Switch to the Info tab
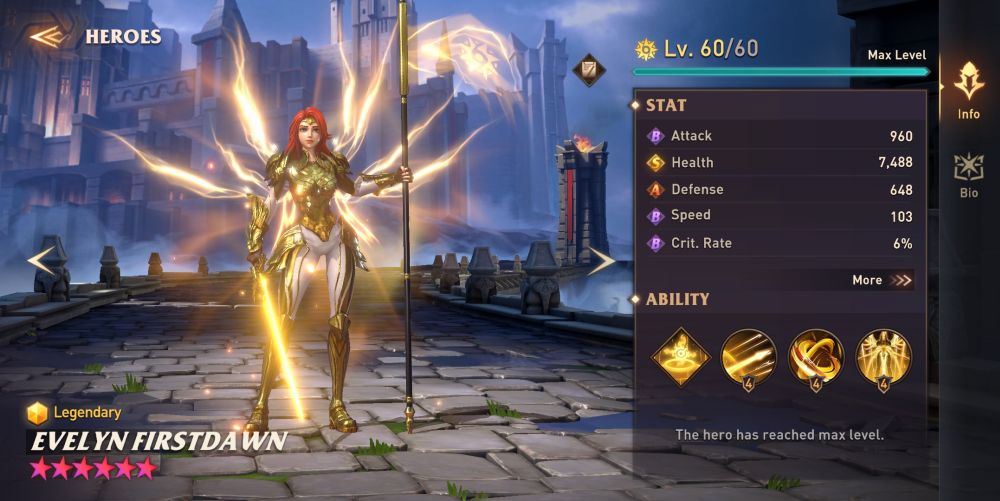Viewport: 1000px width, 501px height. (x=968, y=90)
